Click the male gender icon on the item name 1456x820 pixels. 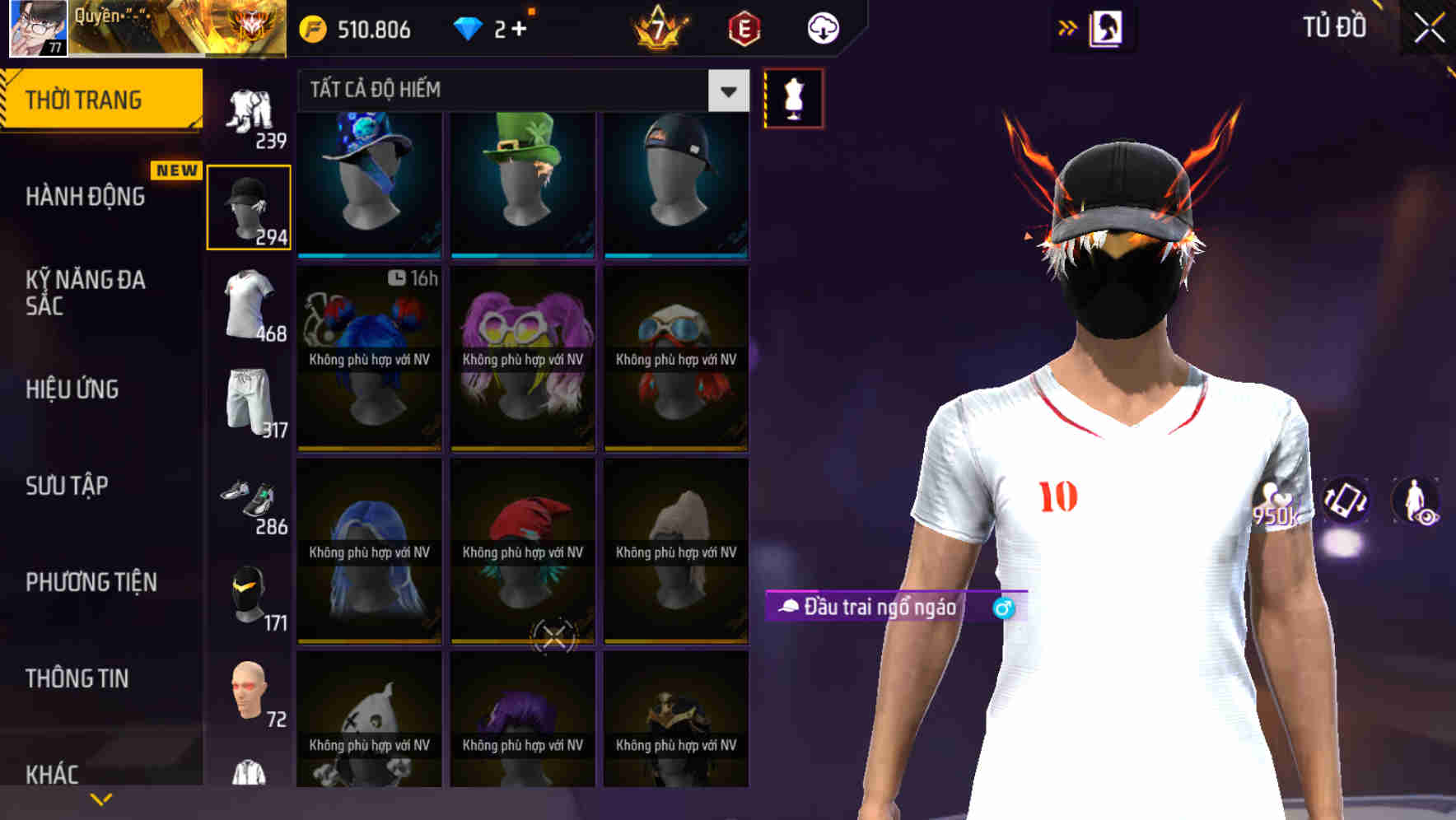[x=1001, y=609]
